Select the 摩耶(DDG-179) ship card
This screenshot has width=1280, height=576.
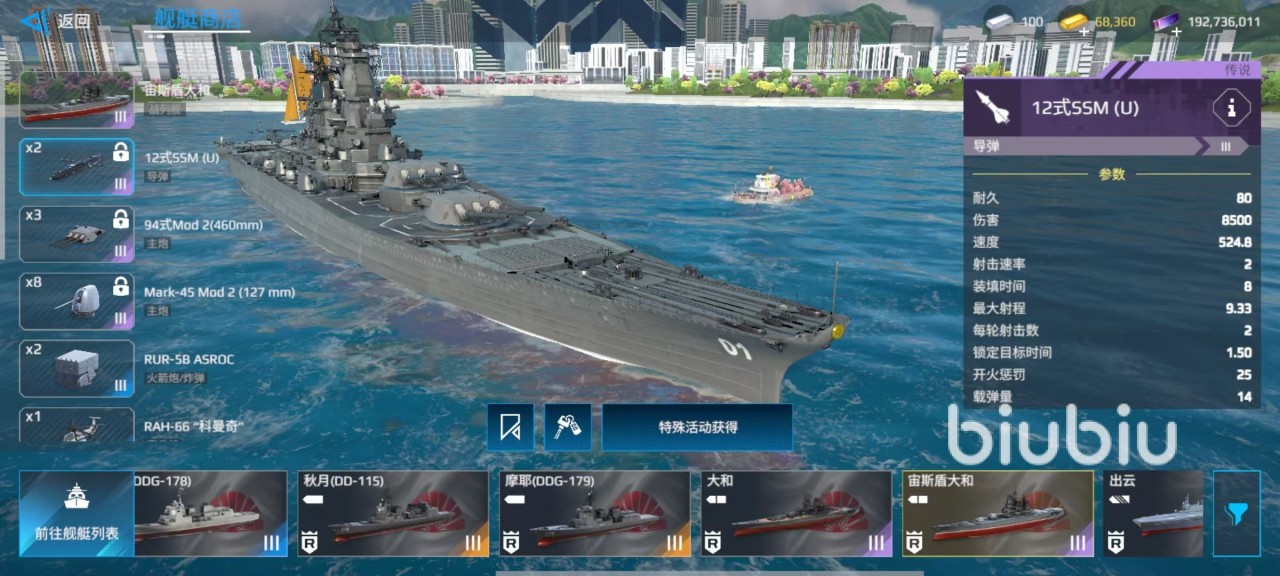[x=594, y=513]
